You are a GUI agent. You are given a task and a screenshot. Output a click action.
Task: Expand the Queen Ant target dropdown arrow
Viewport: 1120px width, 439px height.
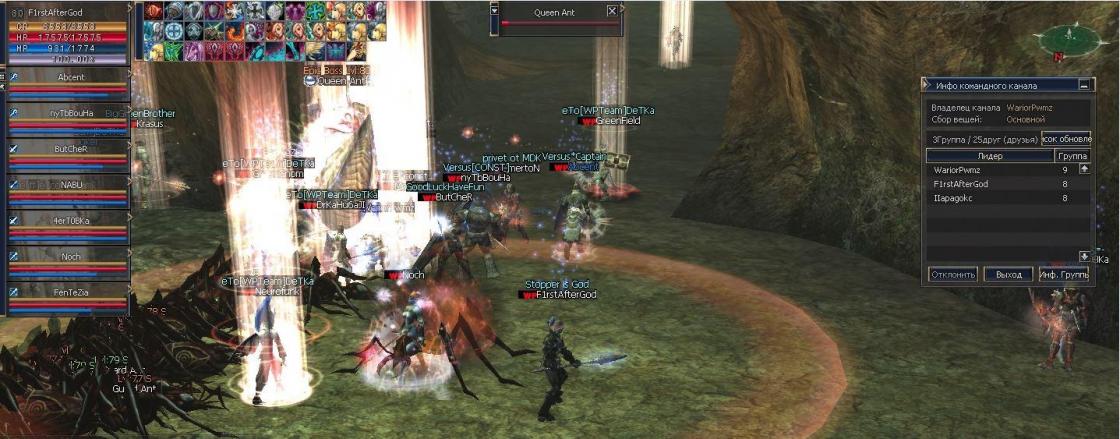(495, 11)
